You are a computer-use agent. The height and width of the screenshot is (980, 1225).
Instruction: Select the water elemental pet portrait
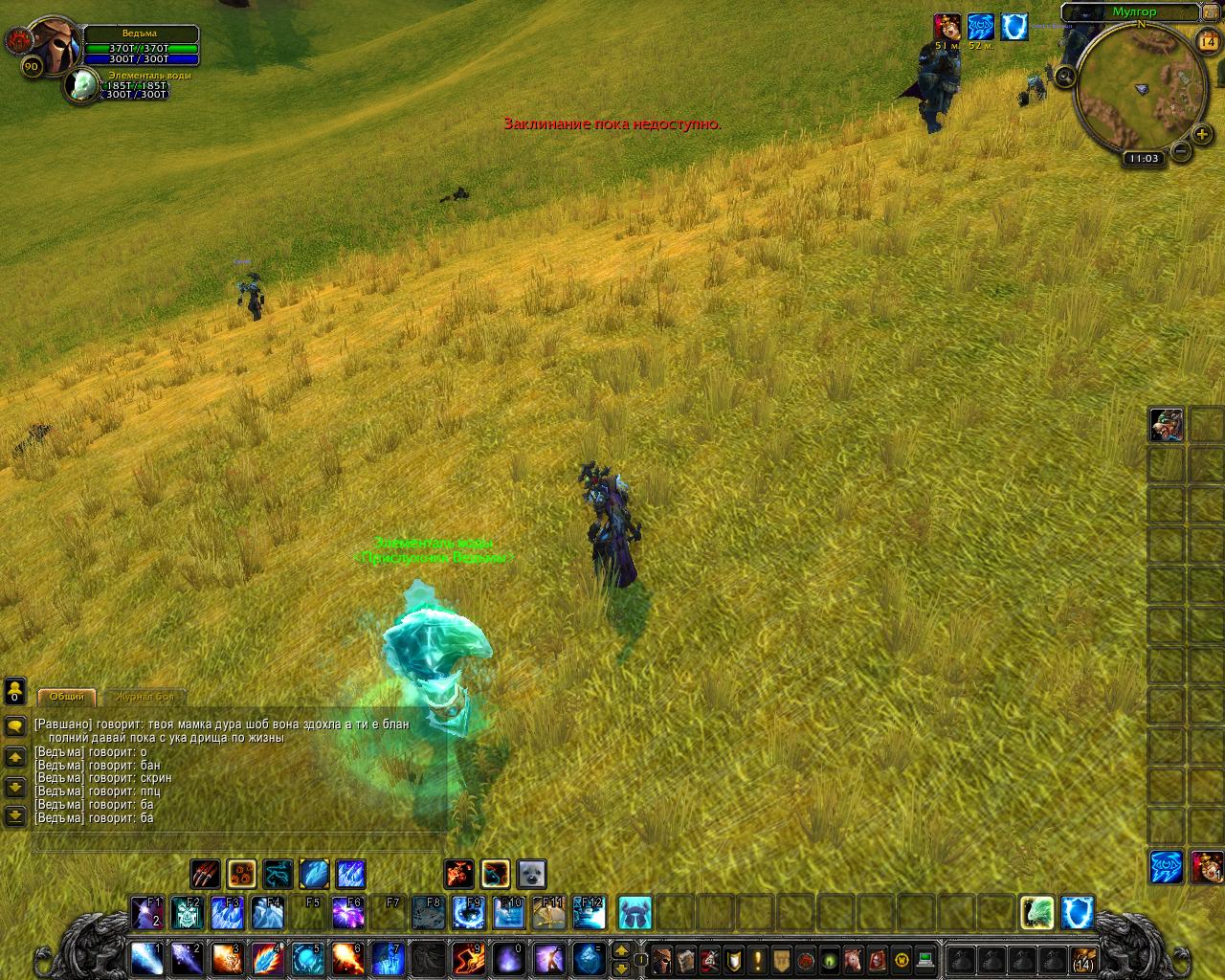(84, 84)
